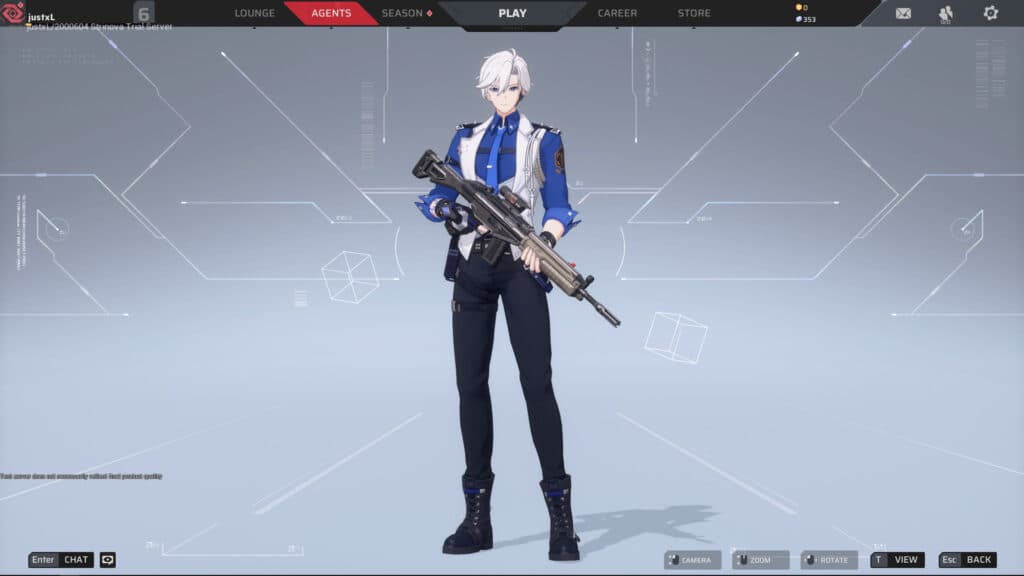This screenshot has width=1024, height=576.
Task: Switch to the Season tab
Action: click(x=404, y=13)
